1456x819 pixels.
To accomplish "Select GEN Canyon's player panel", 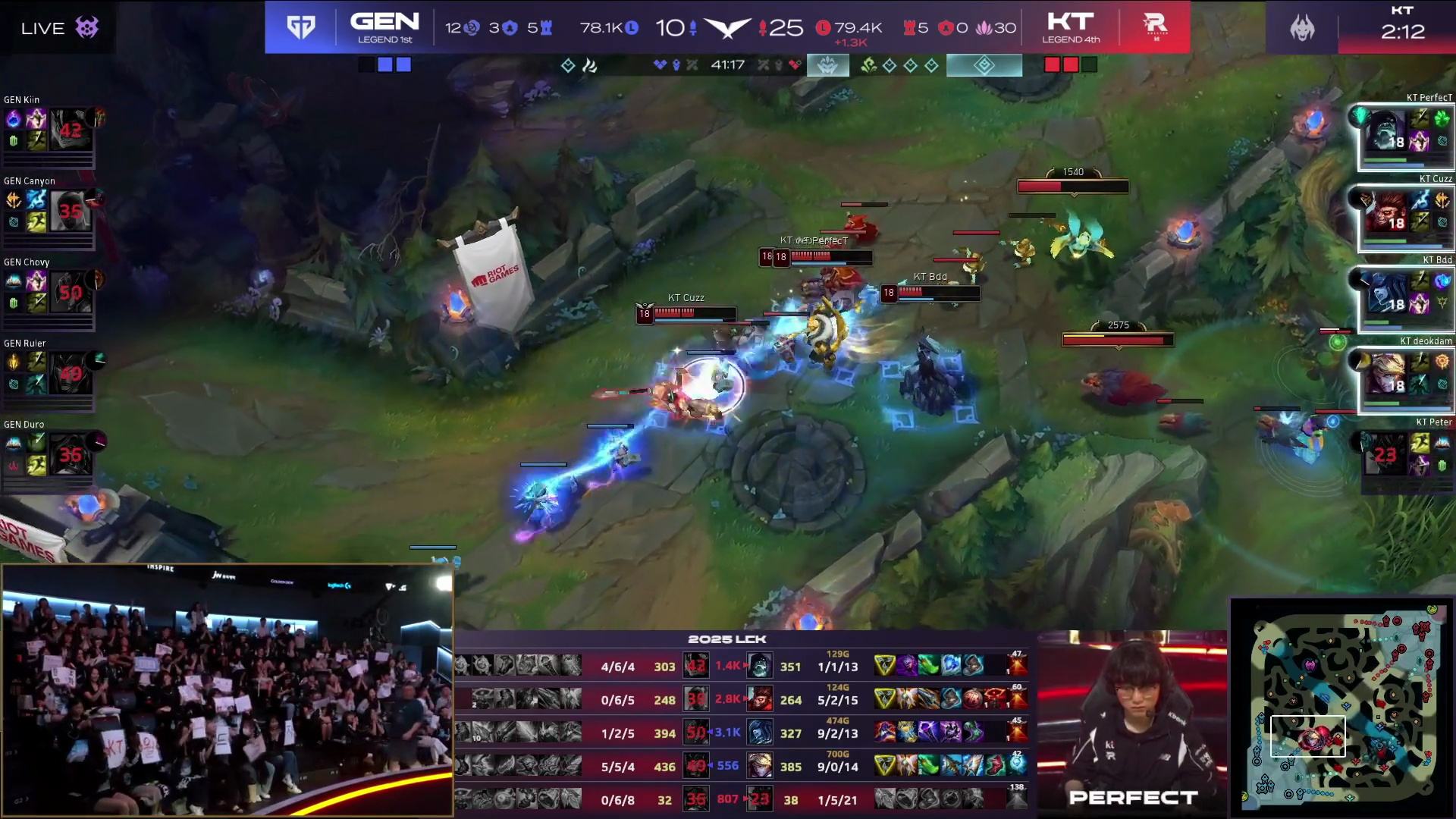I will pyautogui.click(x=49, y=212).
